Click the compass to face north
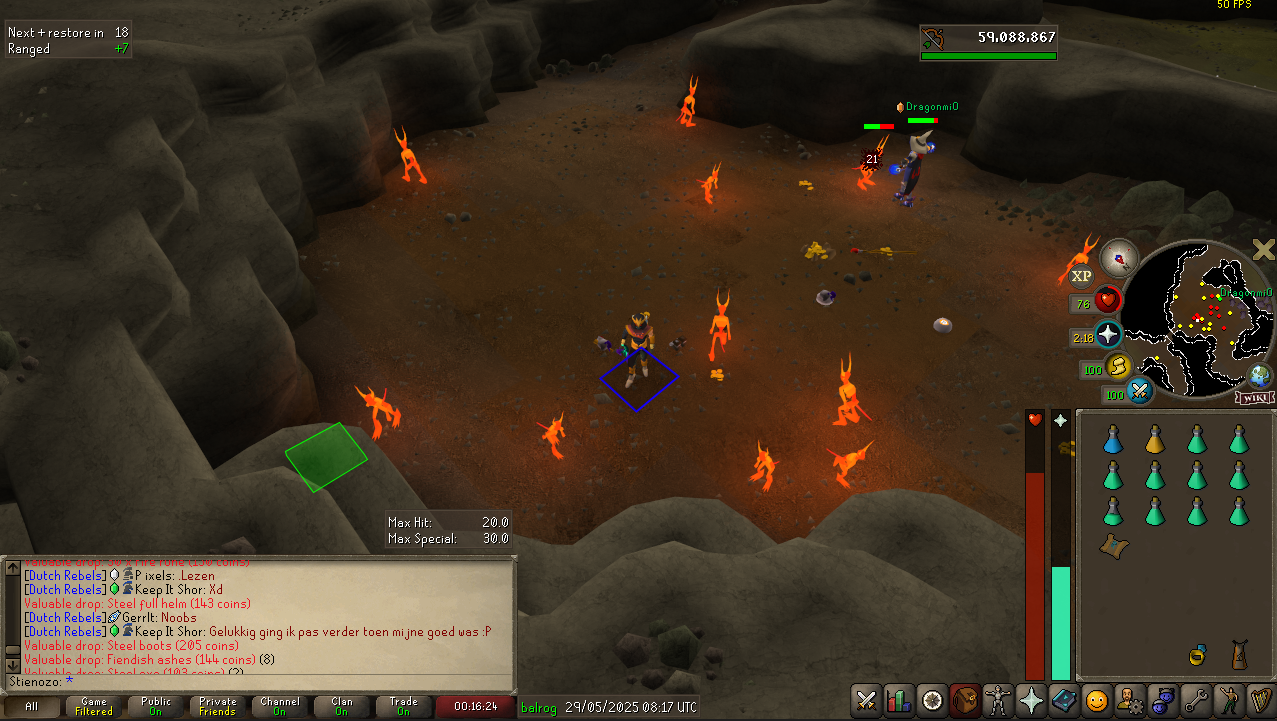The height and width of the screenshot is (721, 1277). (1119, 258)
